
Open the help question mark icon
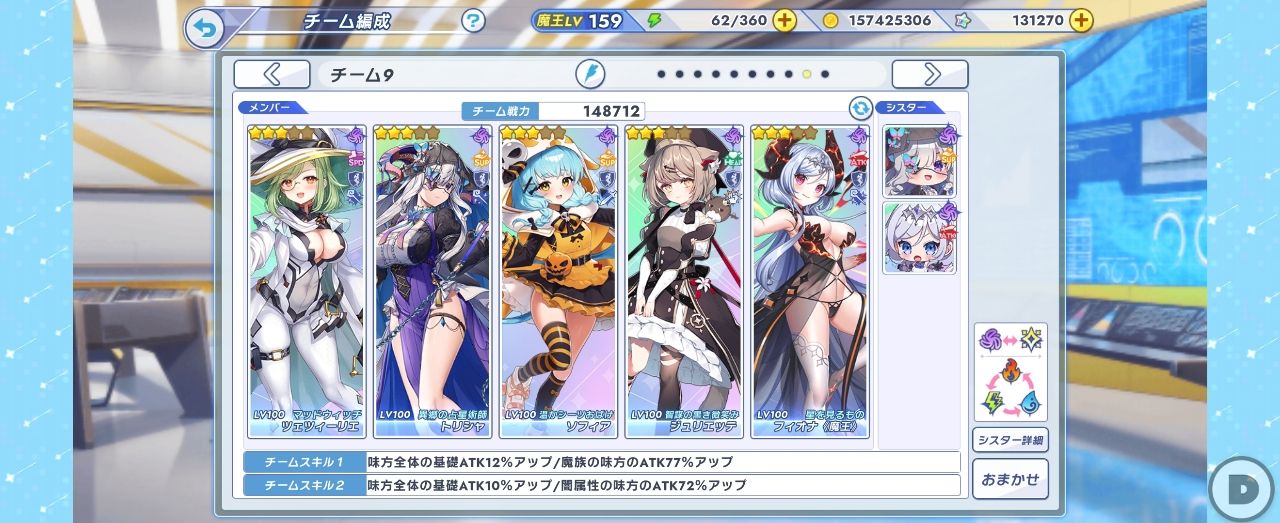click(473, 21)
